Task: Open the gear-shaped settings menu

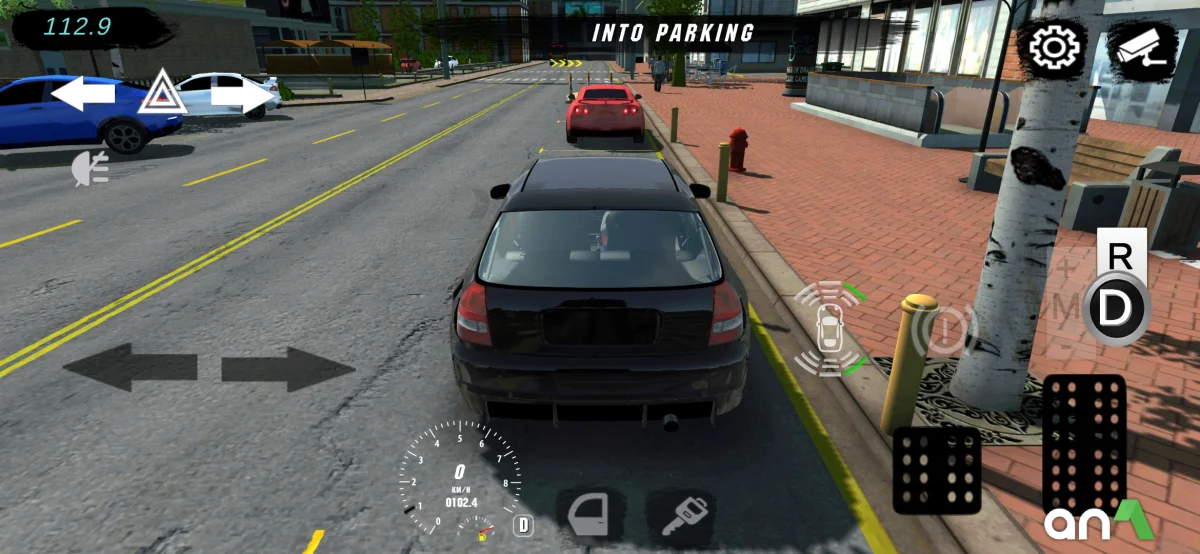Action: pos(1051,48)
